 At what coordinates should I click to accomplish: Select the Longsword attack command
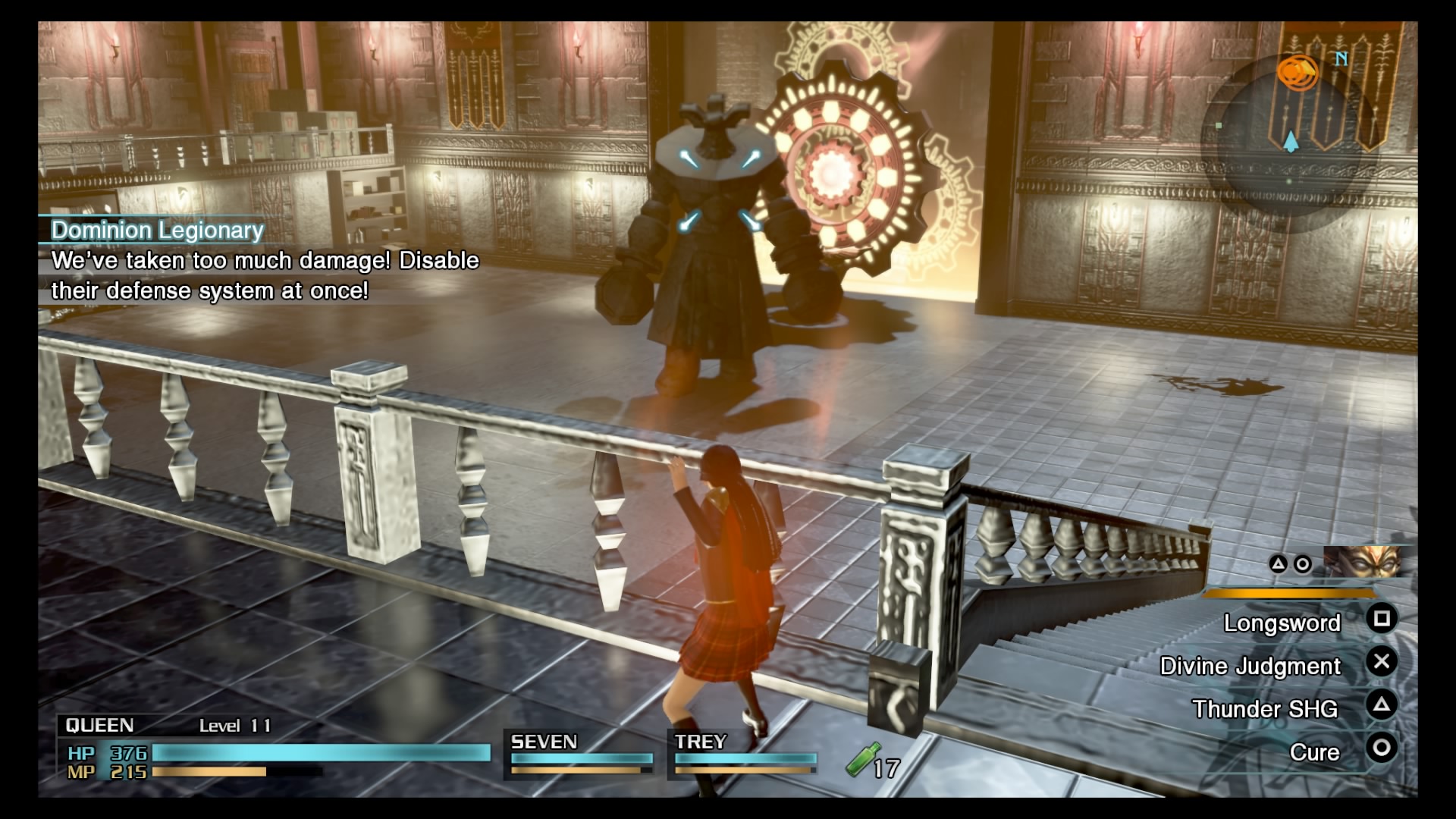[1284, 623]
